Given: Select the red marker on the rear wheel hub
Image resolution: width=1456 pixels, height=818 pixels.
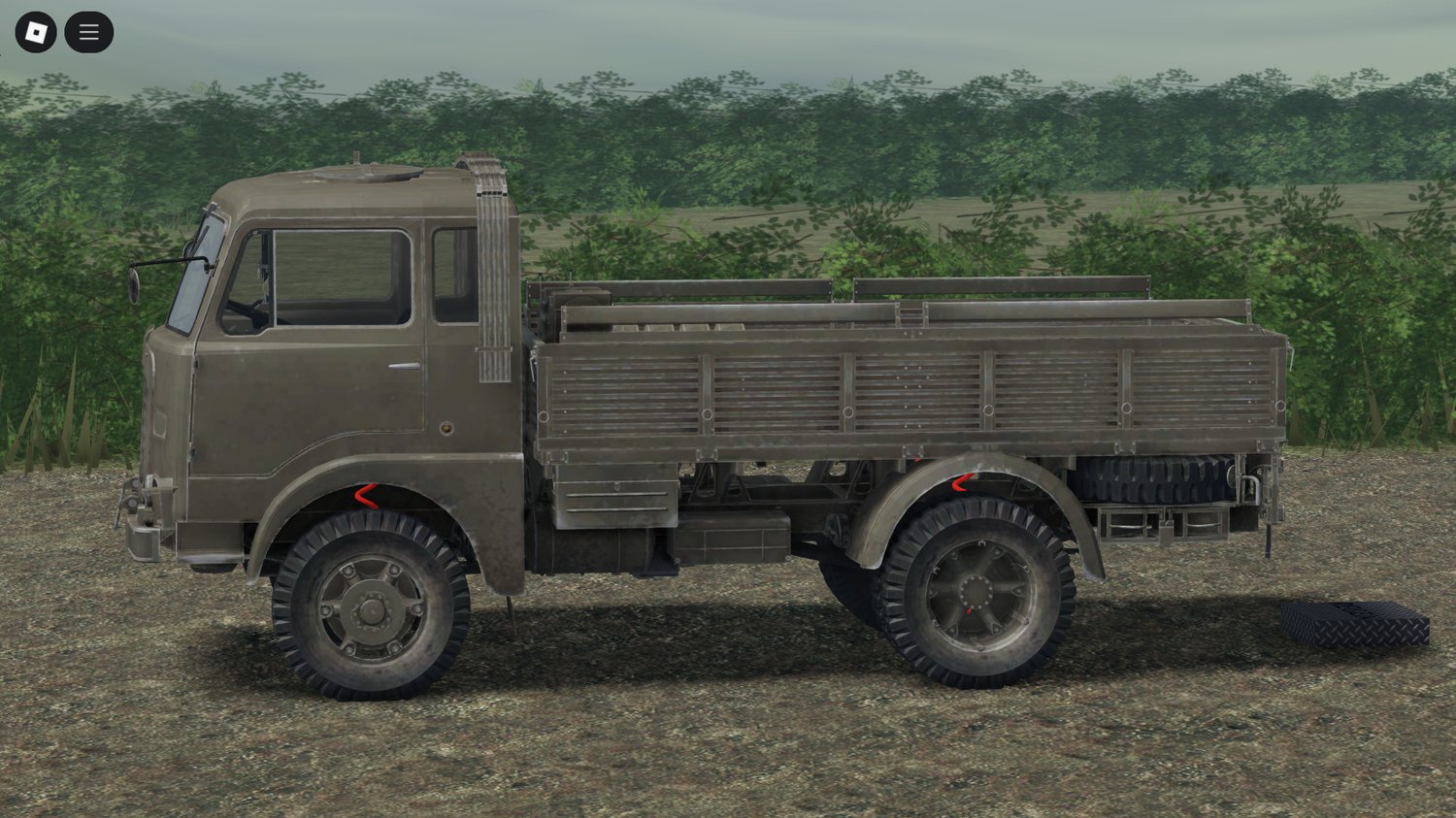Looking at the screenshot, I should 971,613.
